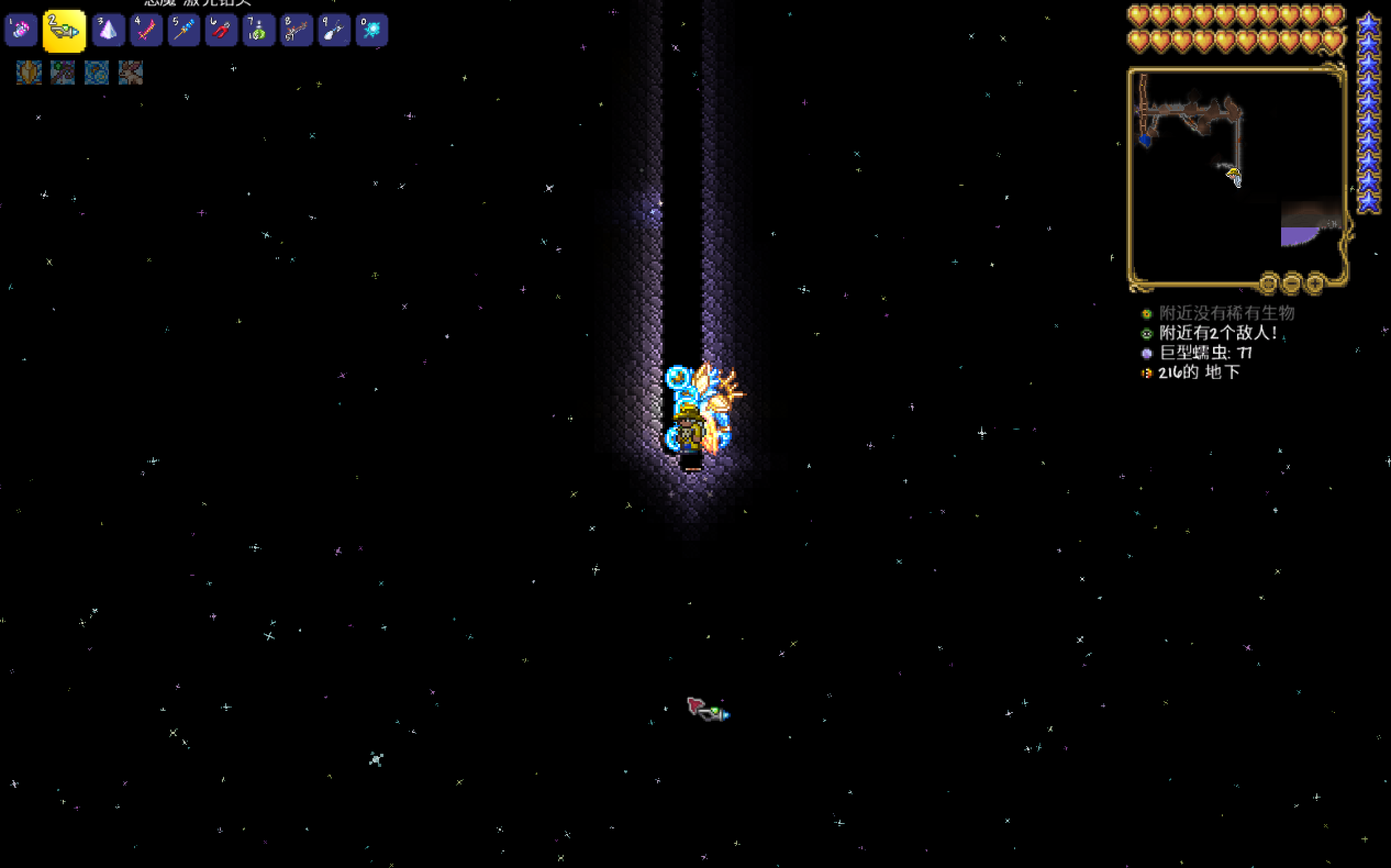The width and height of the screenshot is (1391, 868).
Task: Select the pink glowing gauntlet in slot 1
Action: [x=21, y=30]
